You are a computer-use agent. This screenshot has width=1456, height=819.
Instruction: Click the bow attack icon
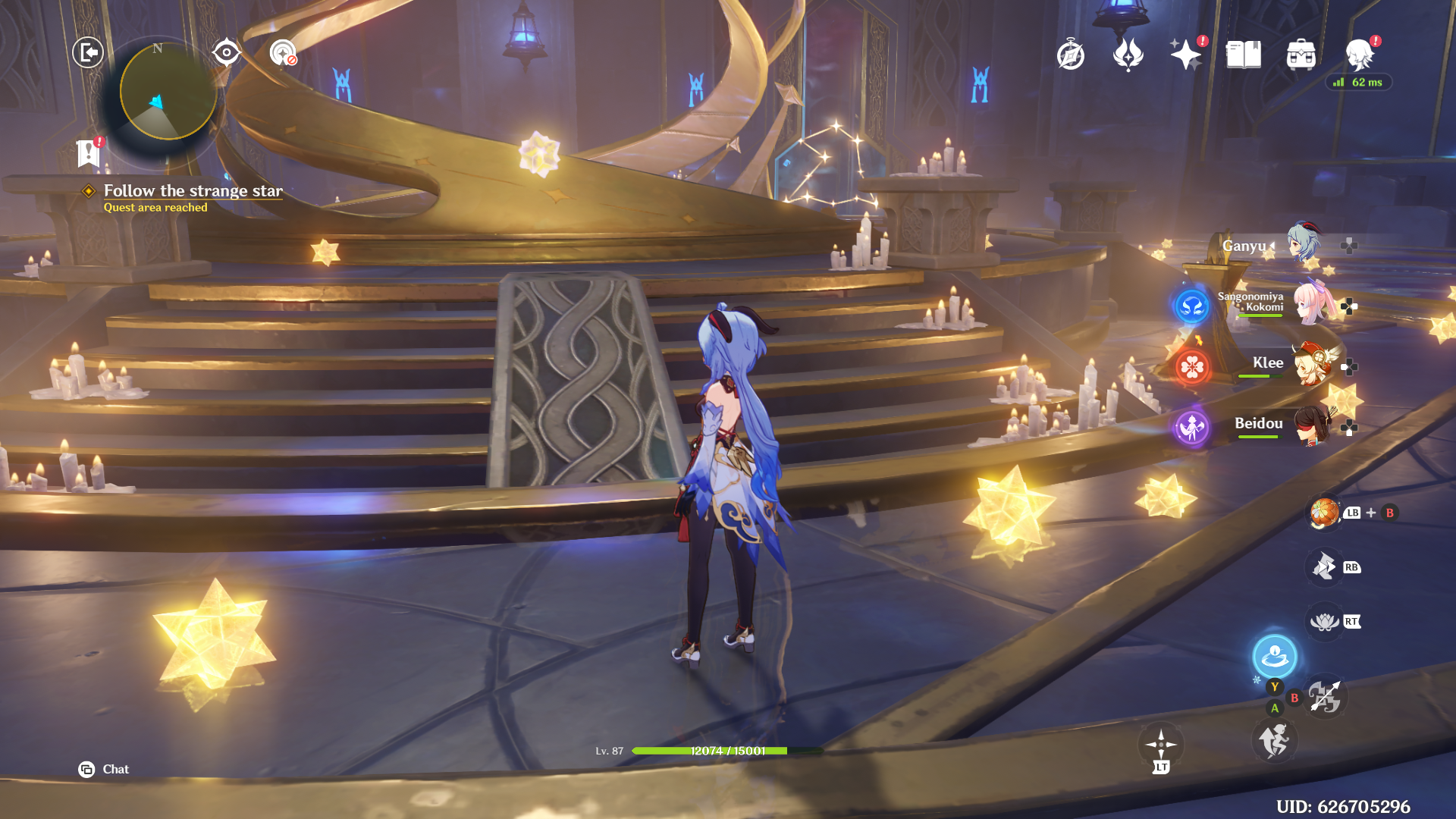(x=1325, y=696)
